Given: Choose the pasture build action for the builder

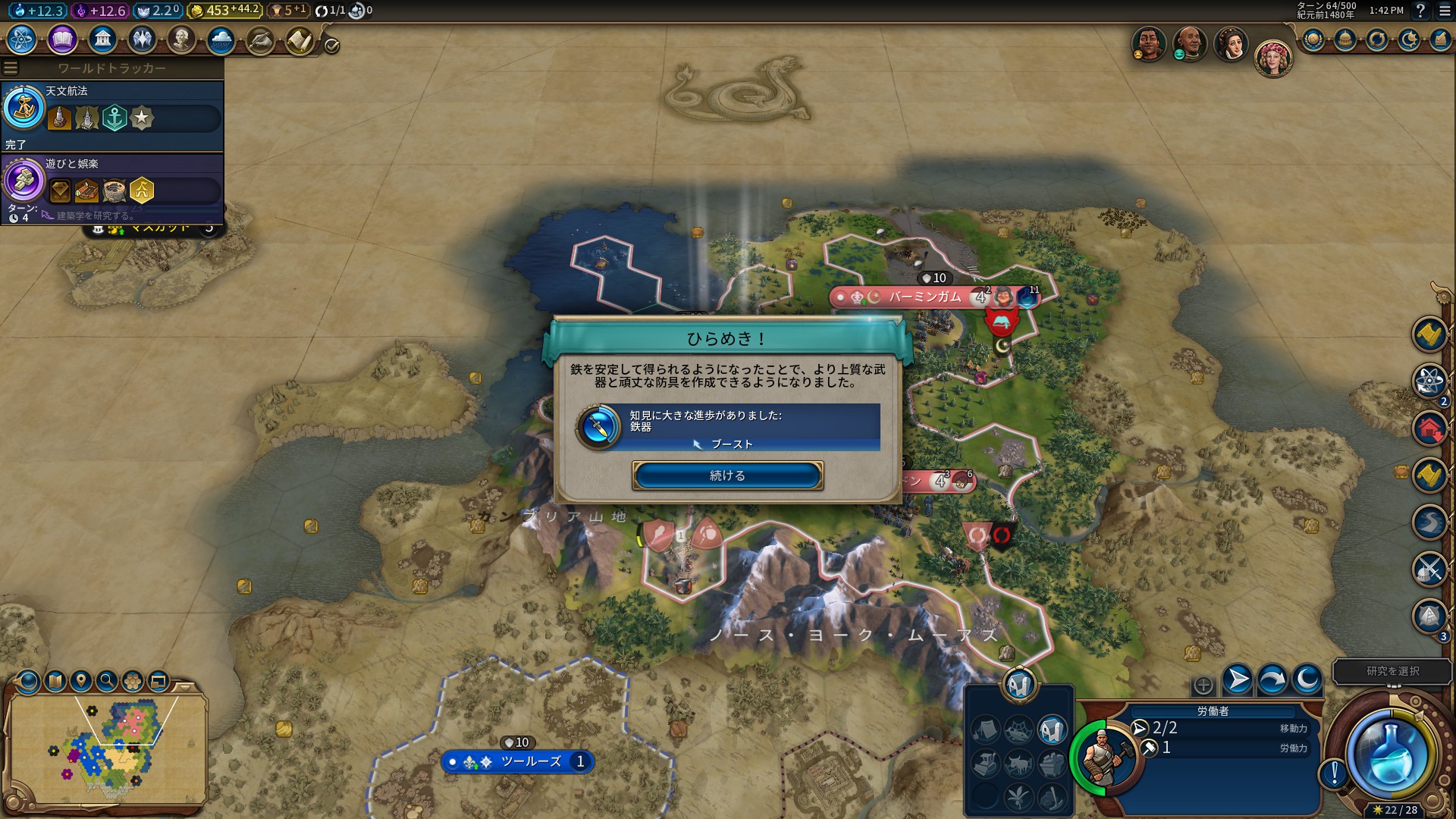Looking at the screenshot, I should click(1018, 762).
